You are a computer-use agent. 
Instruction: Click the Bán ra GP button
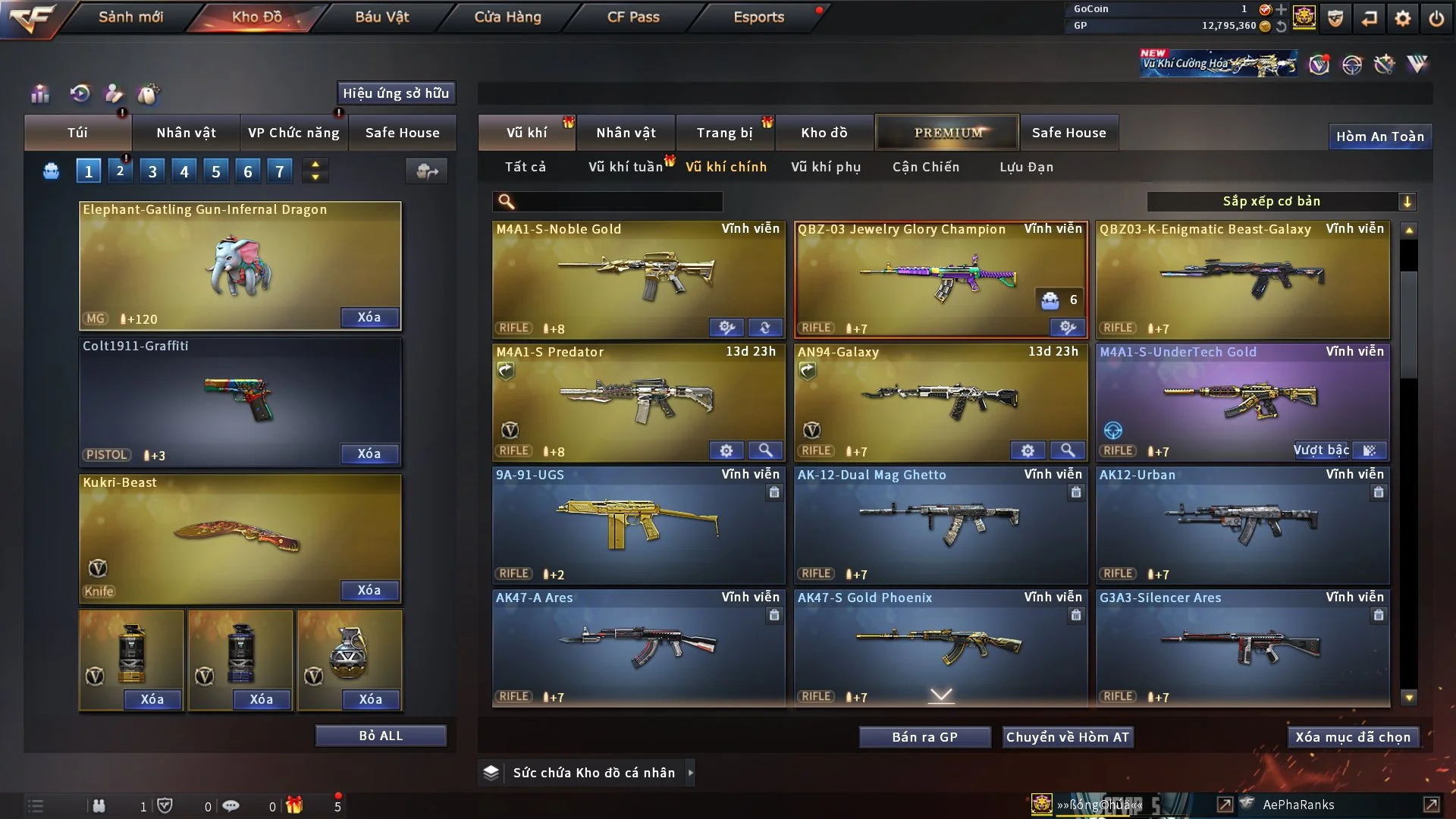pos(924,737)
